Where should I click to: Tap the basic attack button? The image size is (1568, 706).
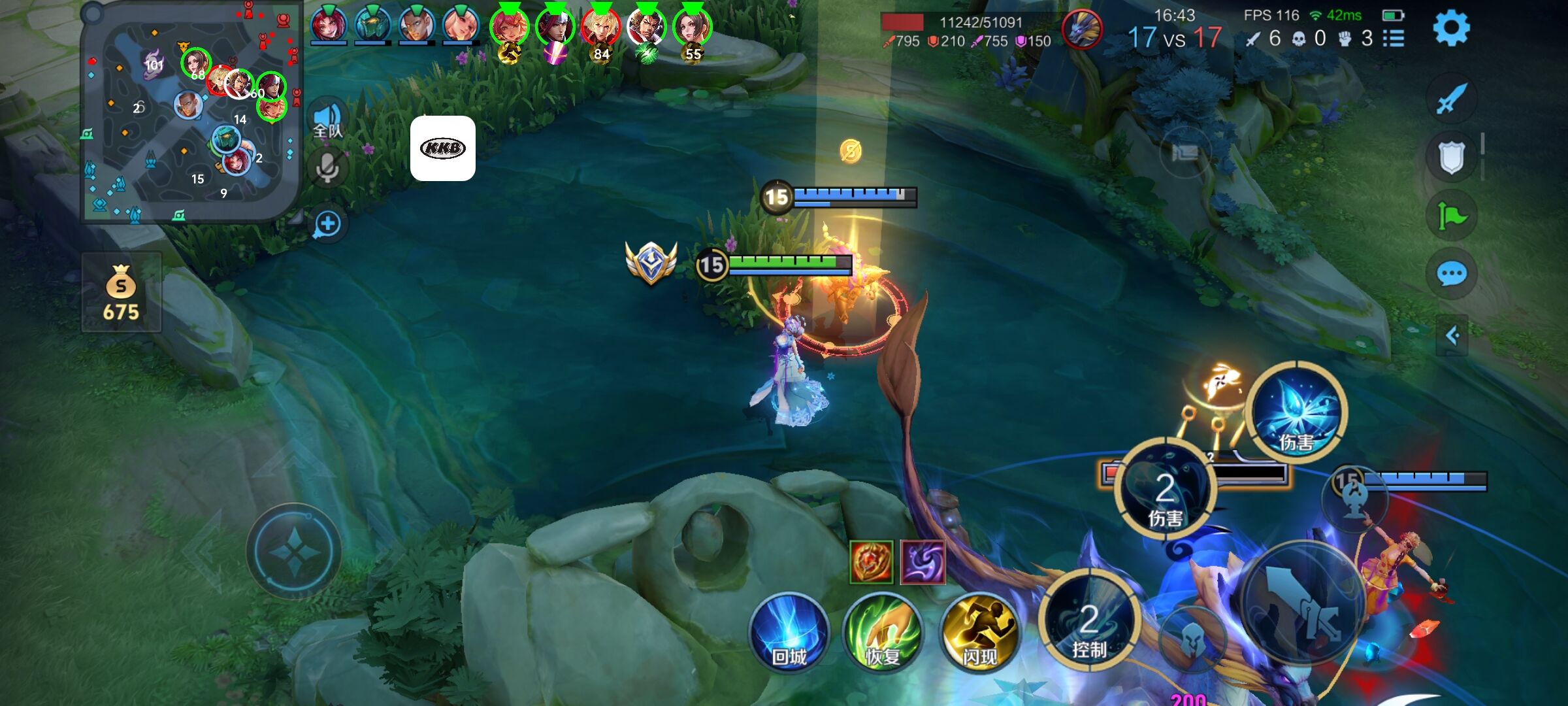pos(1303,605)
